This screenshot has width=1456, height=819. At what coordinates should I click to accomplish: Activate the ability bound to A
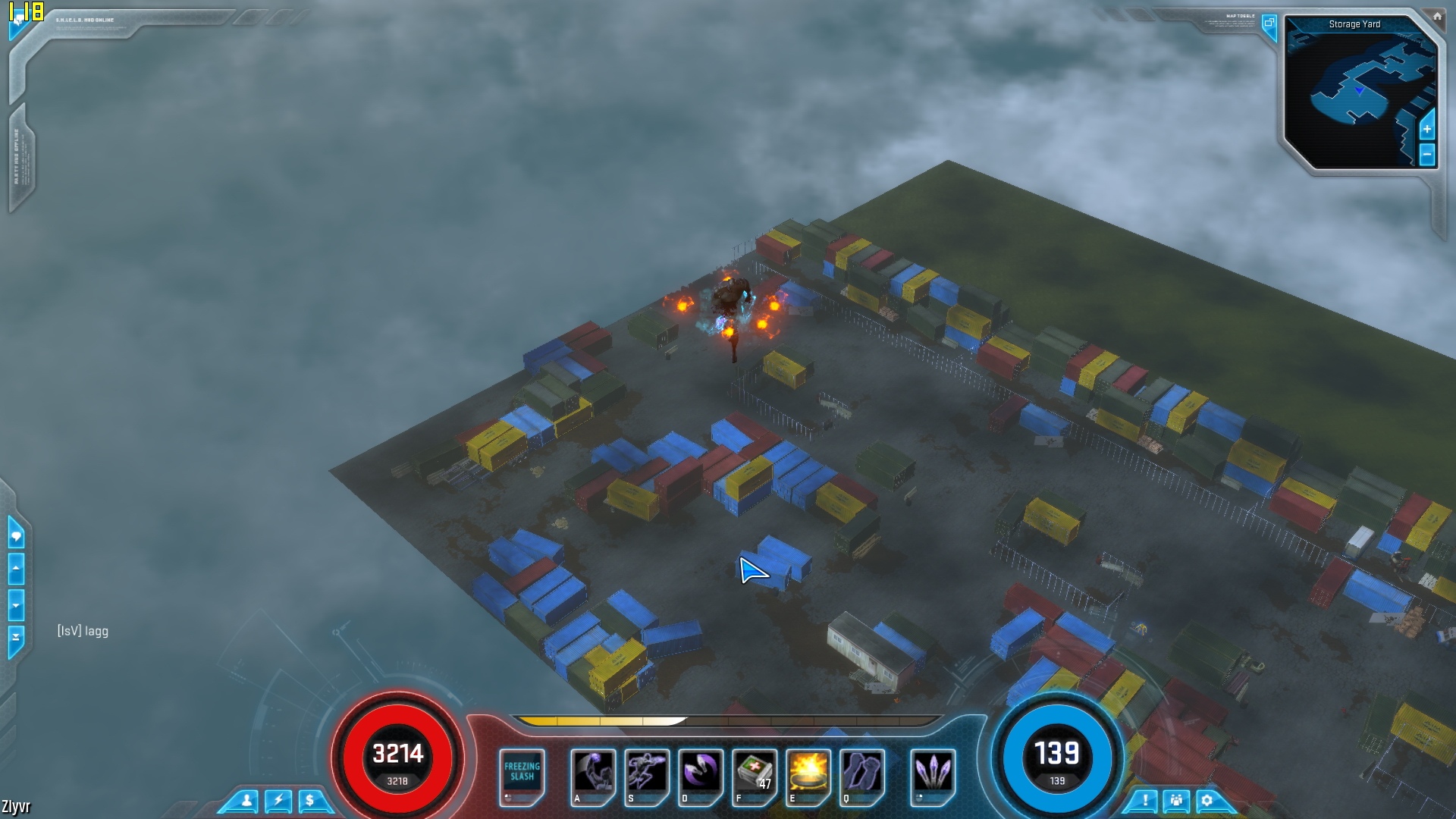[x=593, y=774]
